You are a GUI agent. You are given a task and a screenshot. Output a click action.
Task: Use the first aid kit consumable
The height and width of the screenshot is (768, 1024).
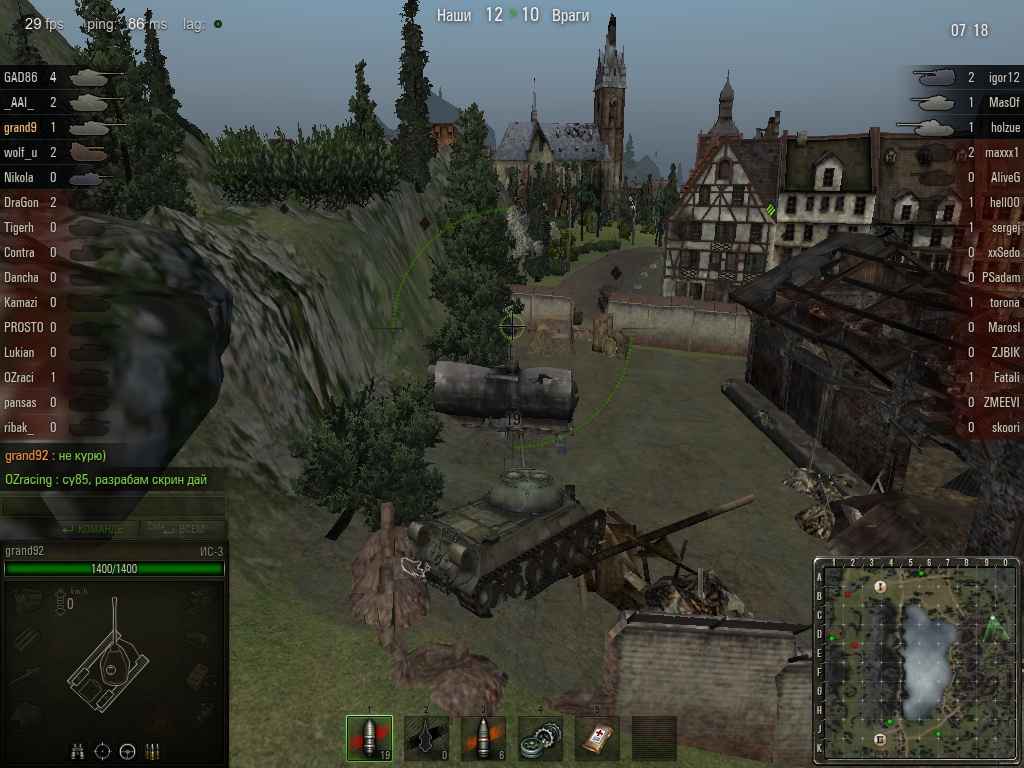click(597, 739)
